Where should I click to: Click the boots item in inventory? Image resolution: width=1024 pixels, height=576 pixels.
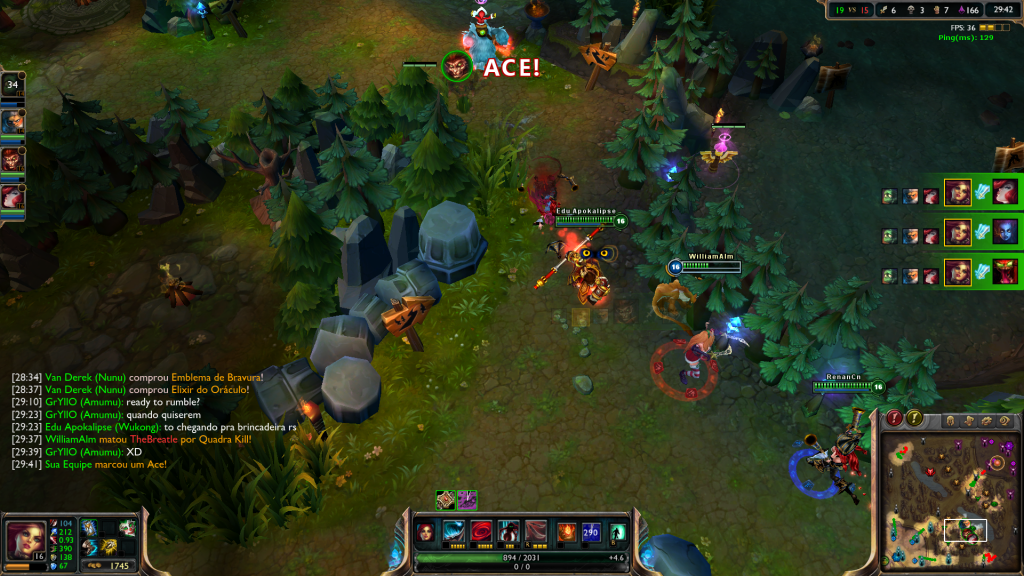coord(90,546)
